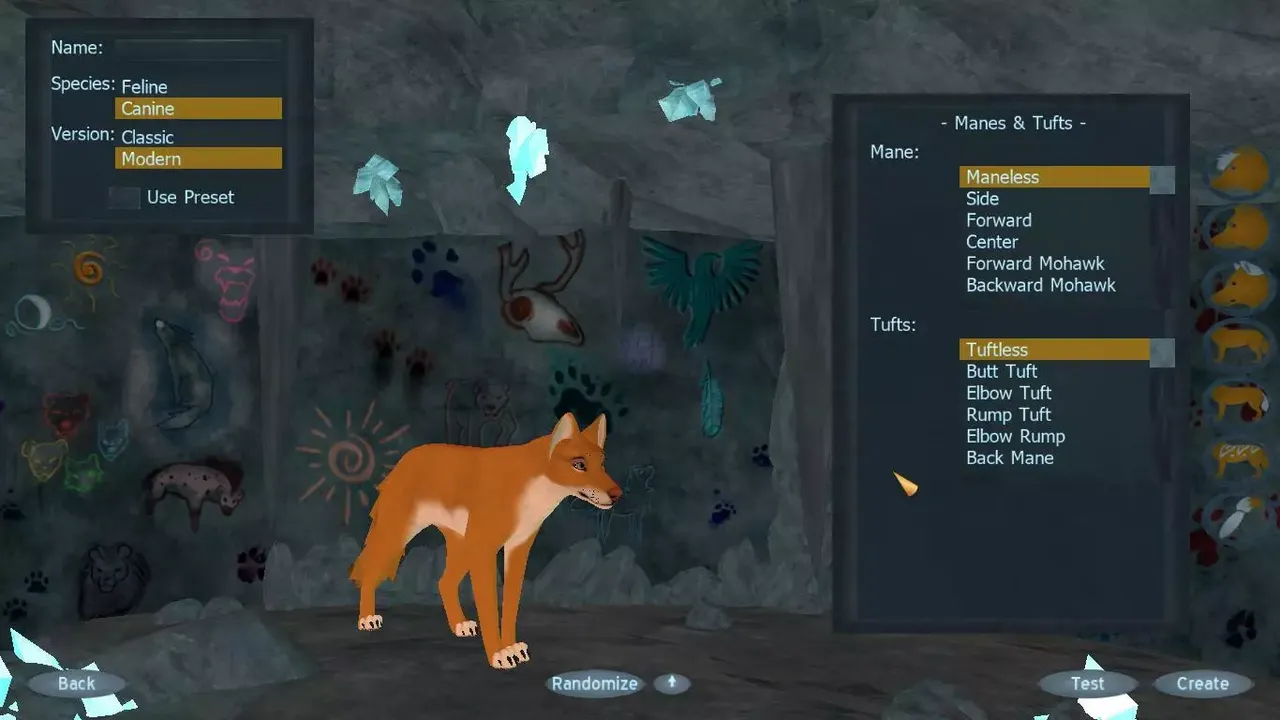
Task: Click the Create button
Action: click(x=1202, y=683)
